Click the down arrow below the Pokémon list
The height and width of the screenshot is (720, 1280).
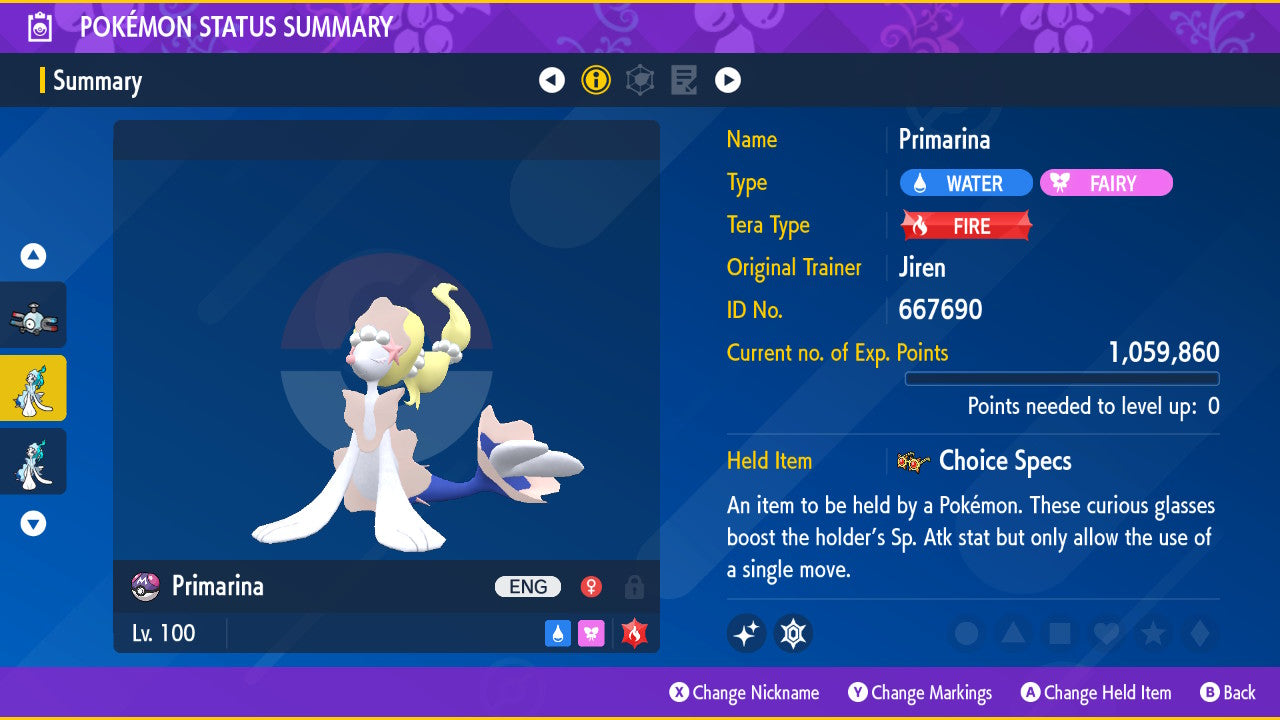[x=33, y=523]
